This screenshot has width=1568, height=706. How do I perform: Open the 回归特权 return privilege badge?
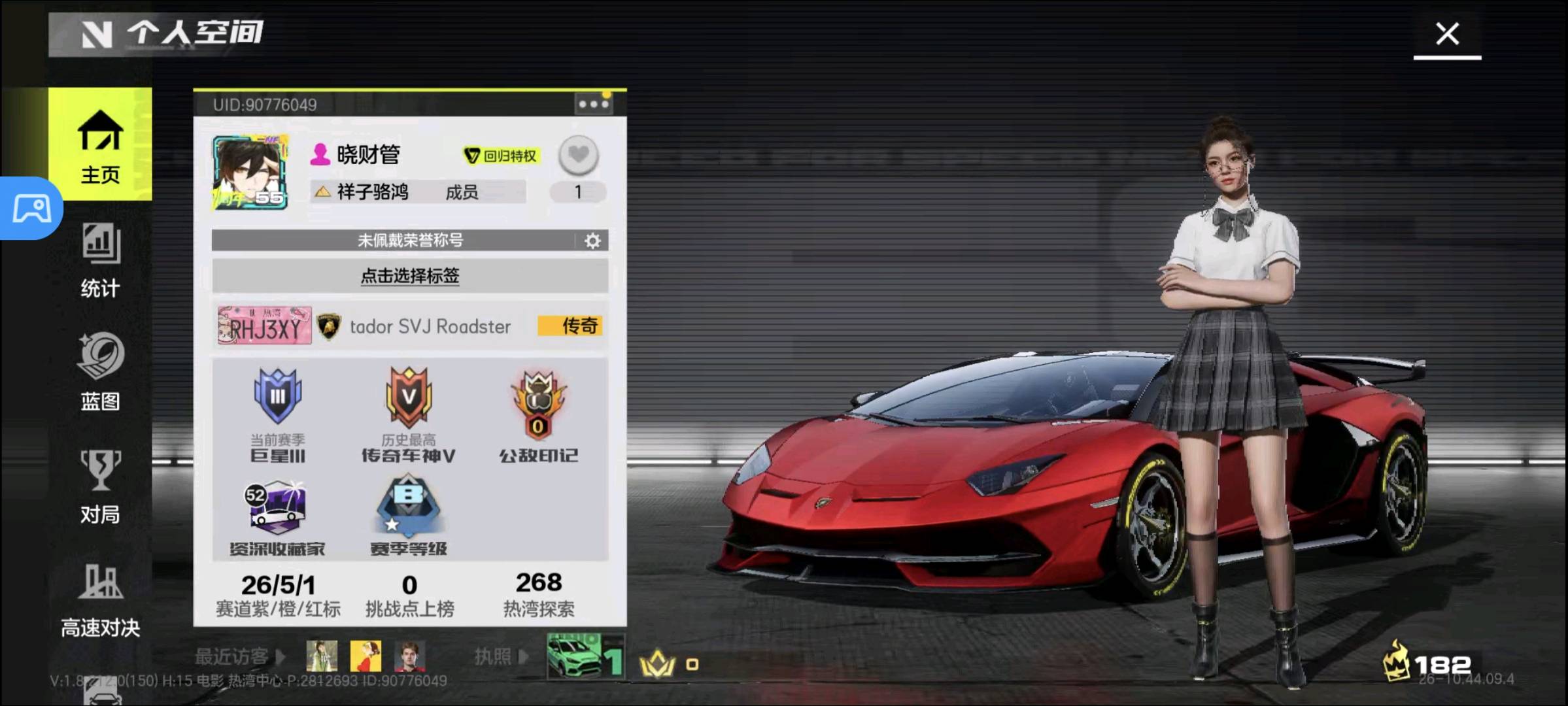501,156
